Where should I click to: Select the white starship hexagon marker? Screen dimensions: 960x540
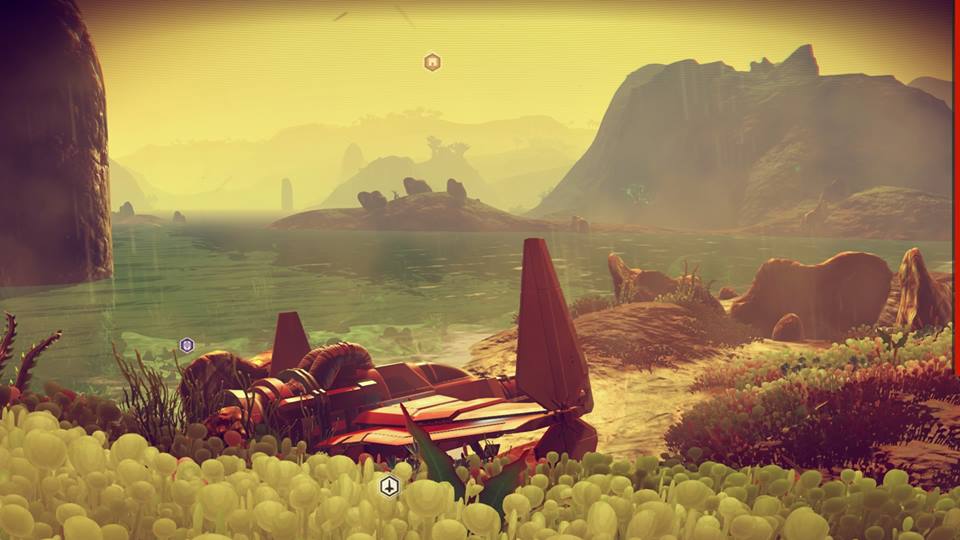coord(389,487)
